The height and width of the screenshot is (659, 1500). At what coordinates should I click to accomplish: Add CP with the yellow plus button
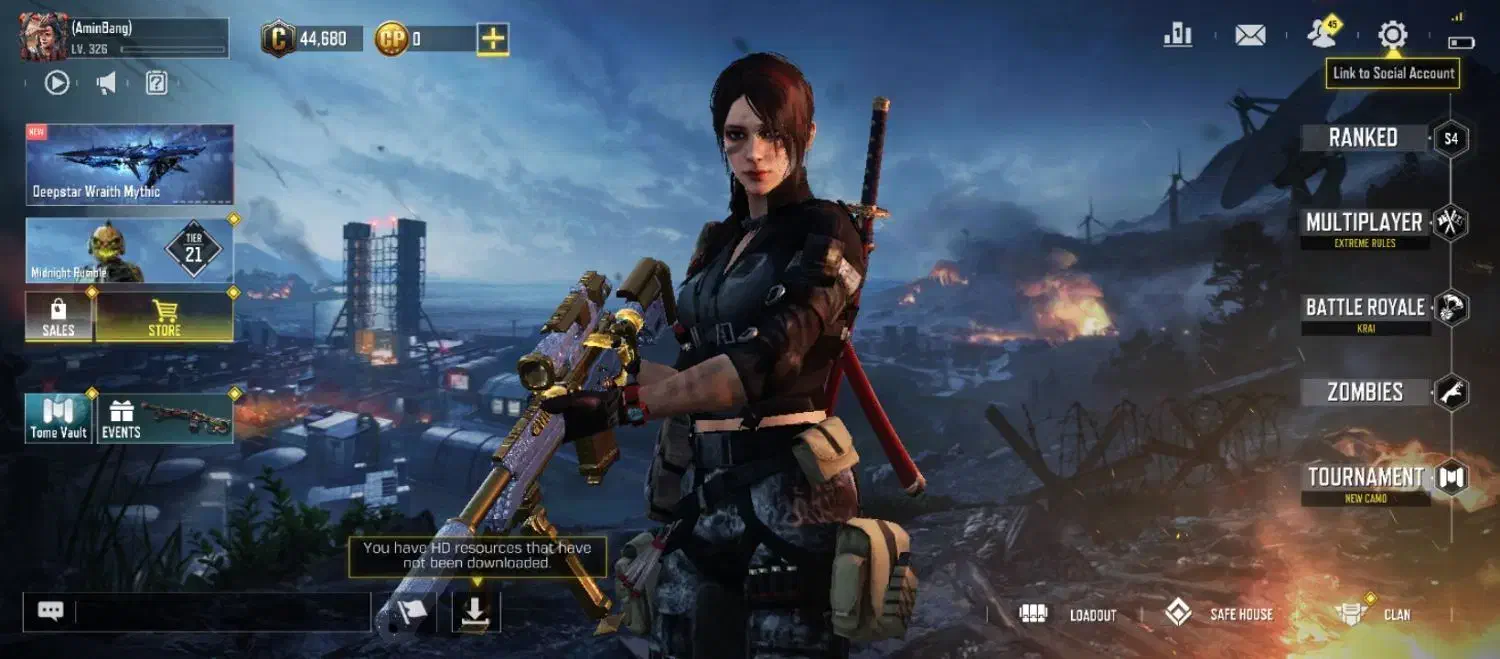(493, 39)
